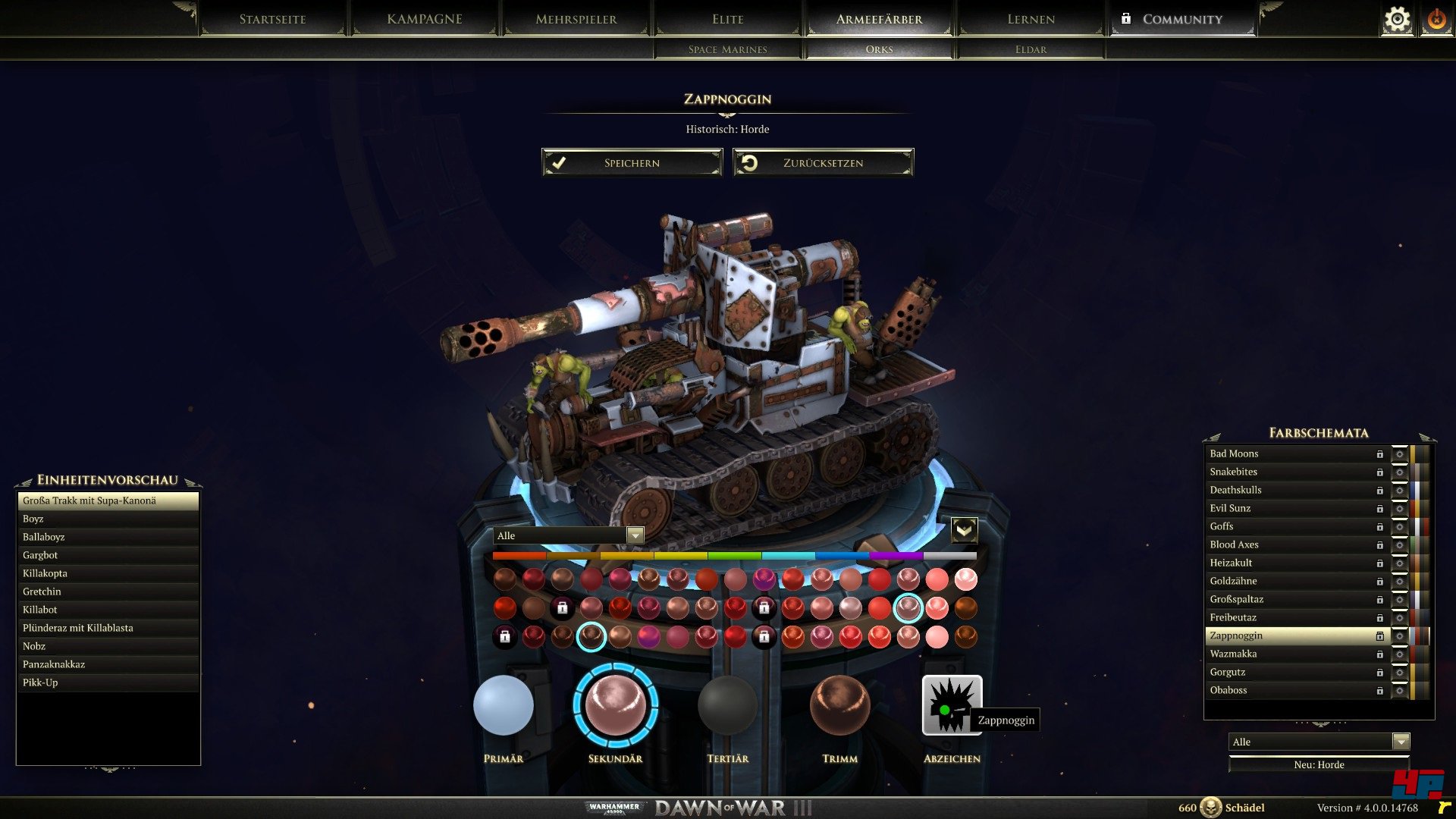
Task: Reset colors with Zurücksetzen
Action: (x=823, y=163)
